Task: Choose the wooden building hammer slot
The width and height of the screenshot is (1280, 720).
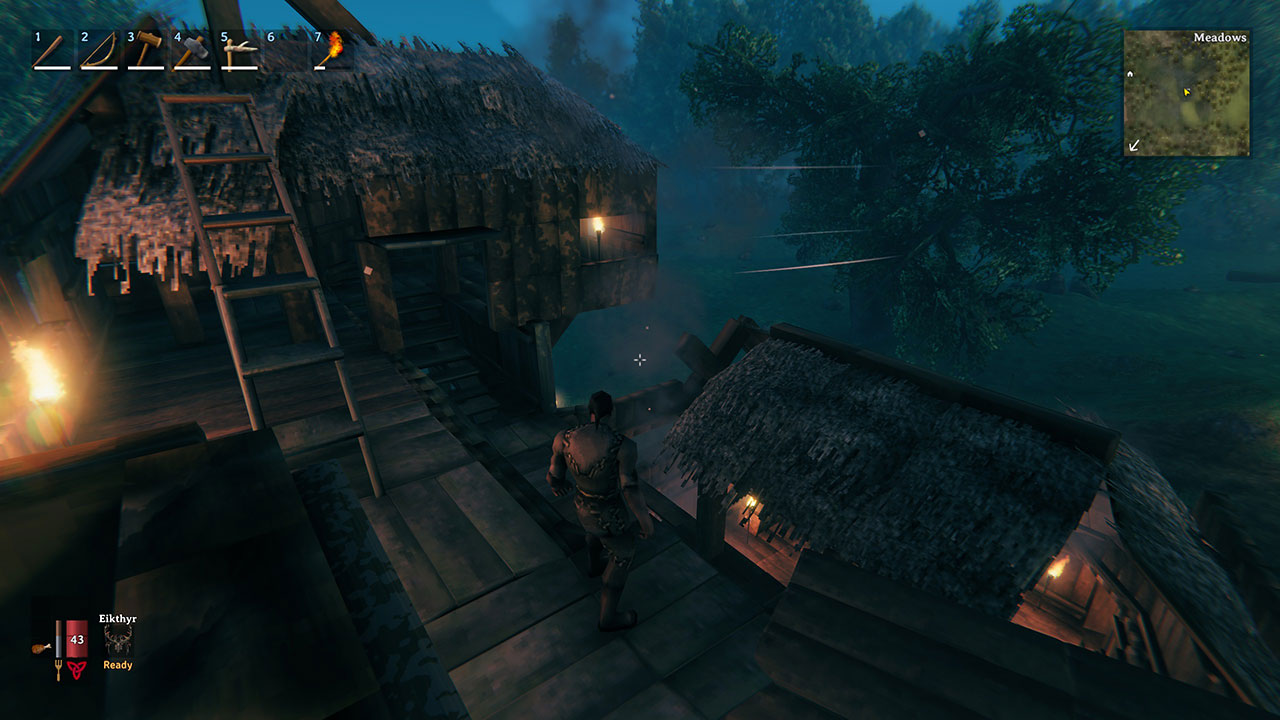Action: pos(145,51)
